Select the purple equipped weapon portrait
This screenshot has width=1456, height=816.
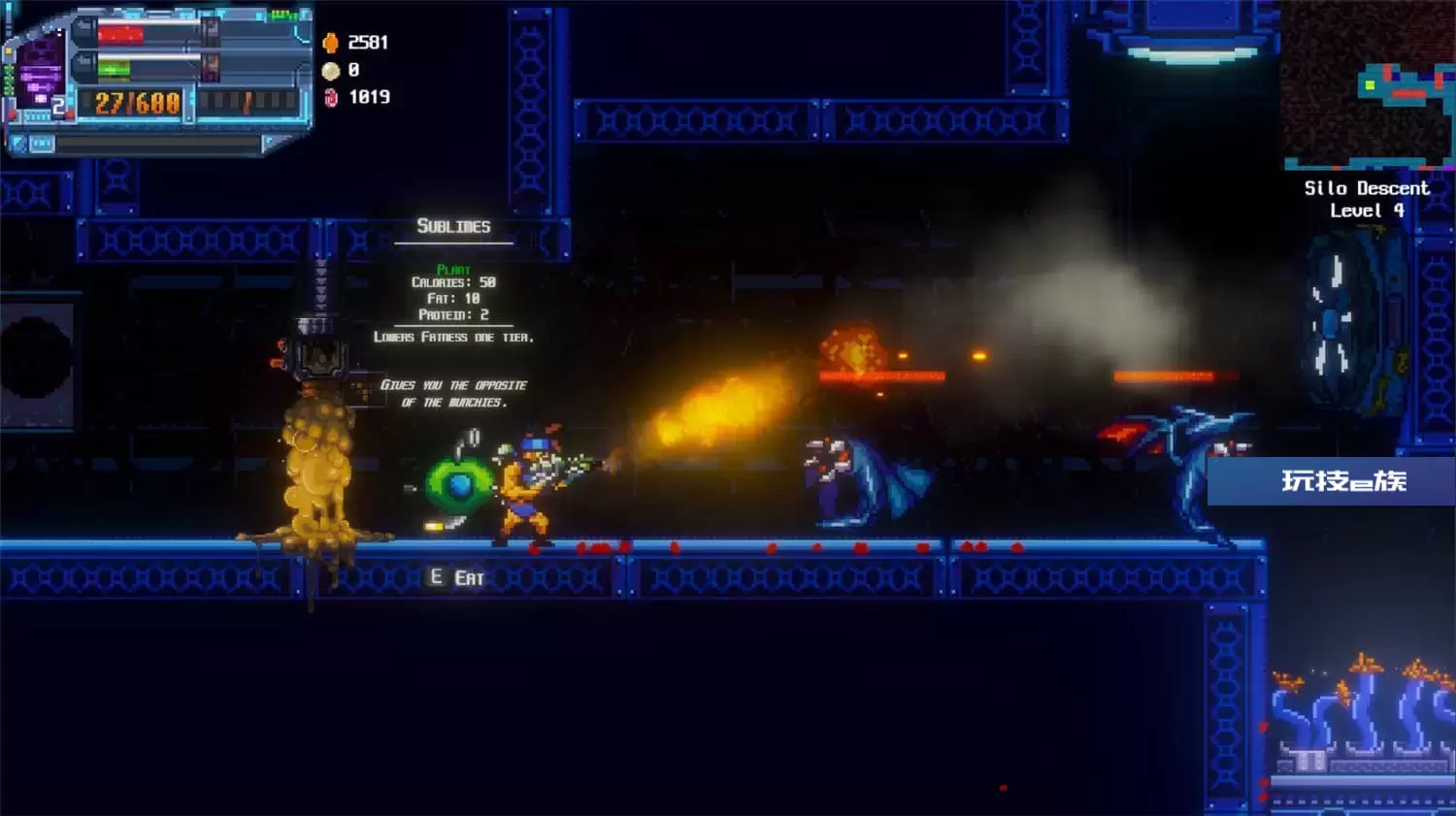41,73
